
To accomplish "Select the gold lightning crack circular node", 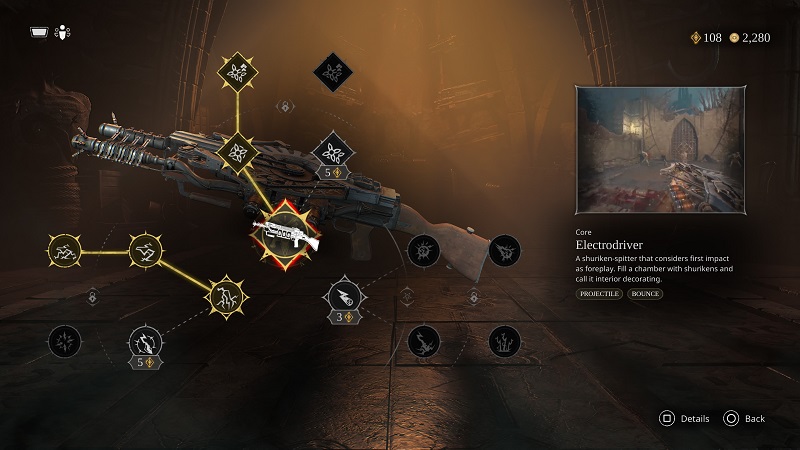I will 225,295.
